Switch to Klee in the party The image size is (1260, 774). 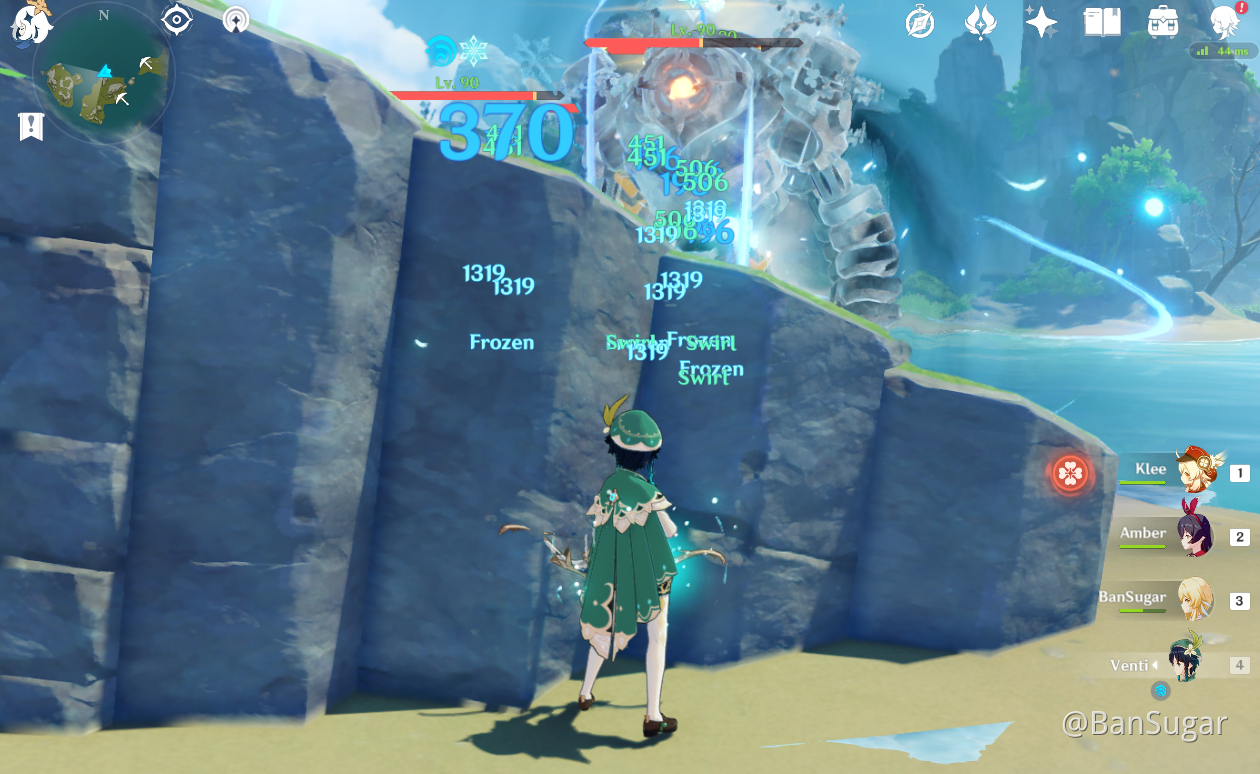(x=1194, y=472)
